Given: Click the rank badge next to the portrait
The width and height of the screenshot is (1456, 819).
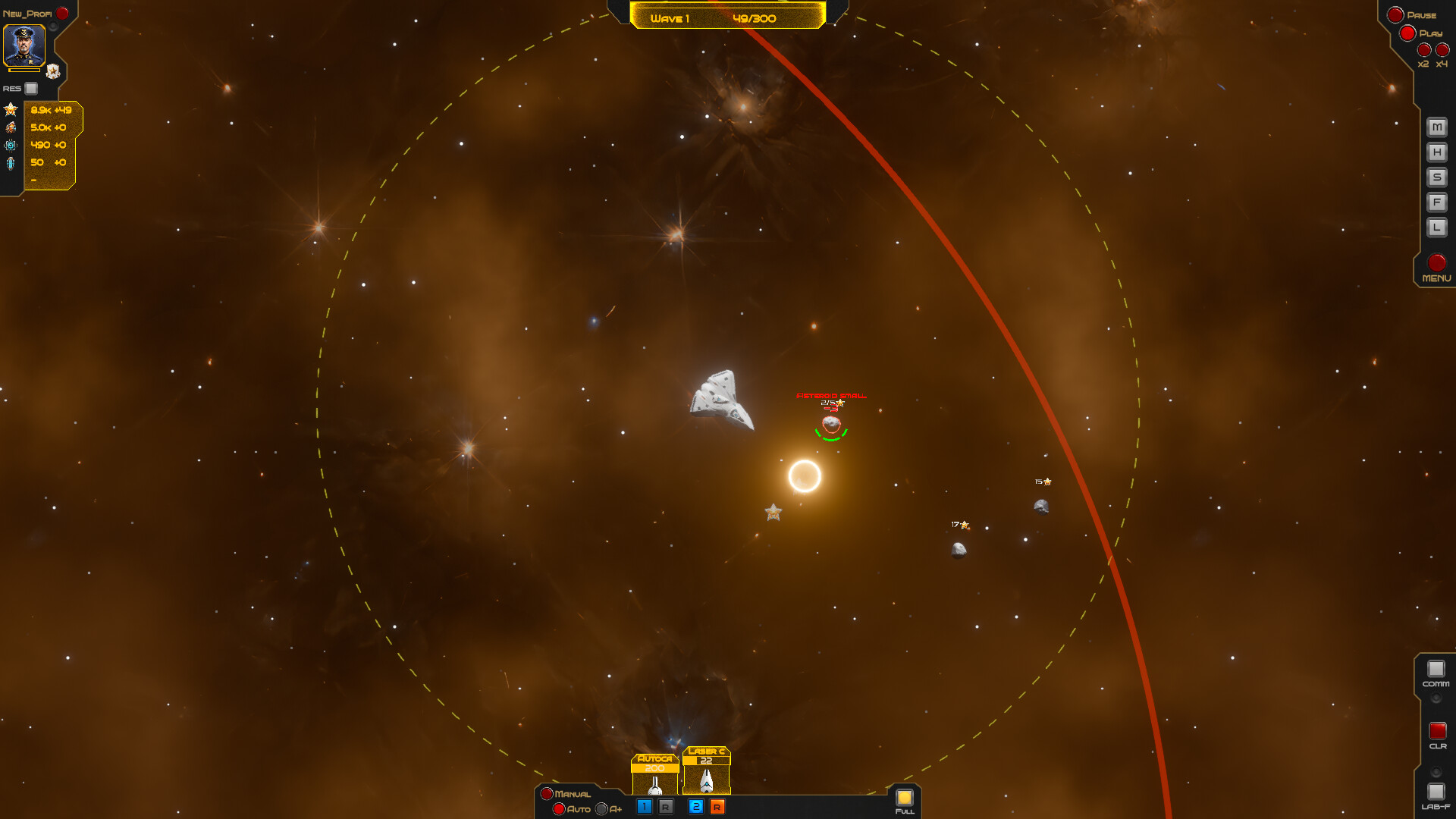Looking at the screenshot, I should tap(52, 71).
